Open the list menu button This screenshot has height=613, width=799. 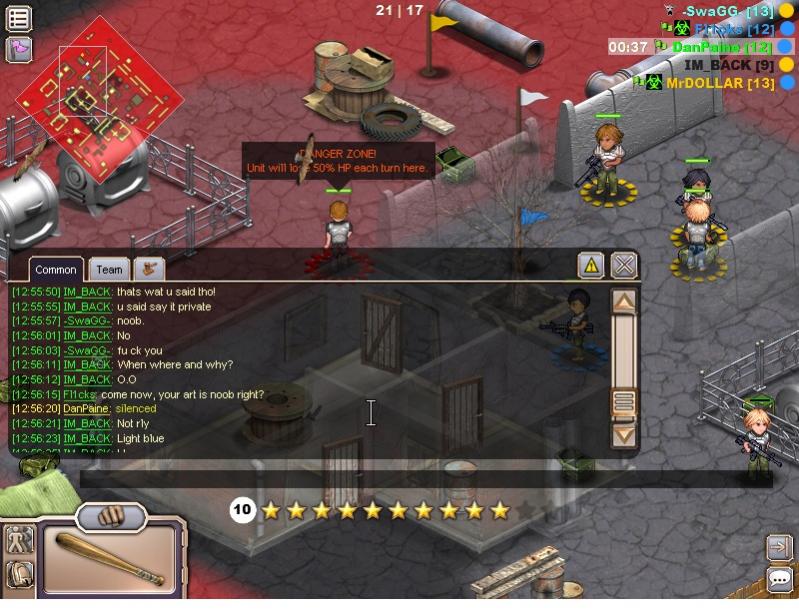point(19,18)
